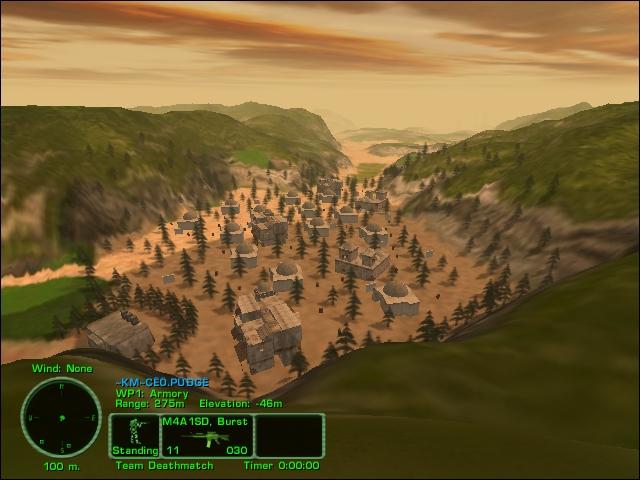Select the empty panel beside the rifle

tap(289, 436)
